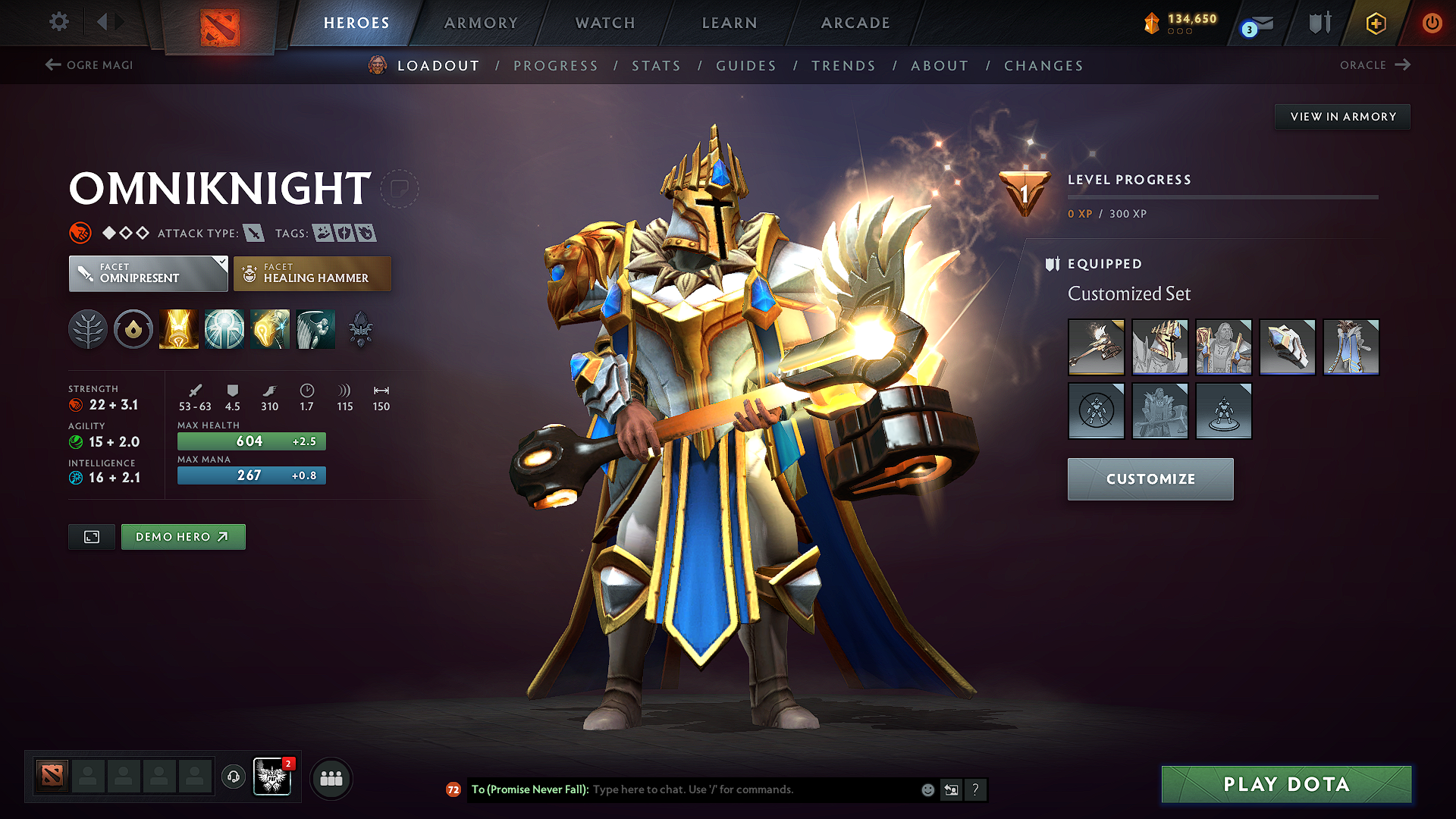View the Guardian Angel ability icon
Image resolution: width=1456 pixels, height=819 pixels.
[x=315, y=328]
